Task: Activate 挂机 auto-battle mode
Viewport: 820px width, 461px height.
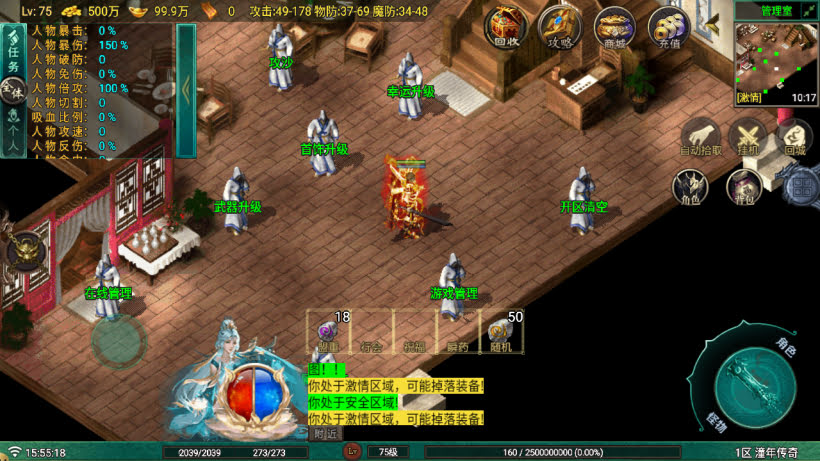Action: pyautogui.click(x=747, y=137)
